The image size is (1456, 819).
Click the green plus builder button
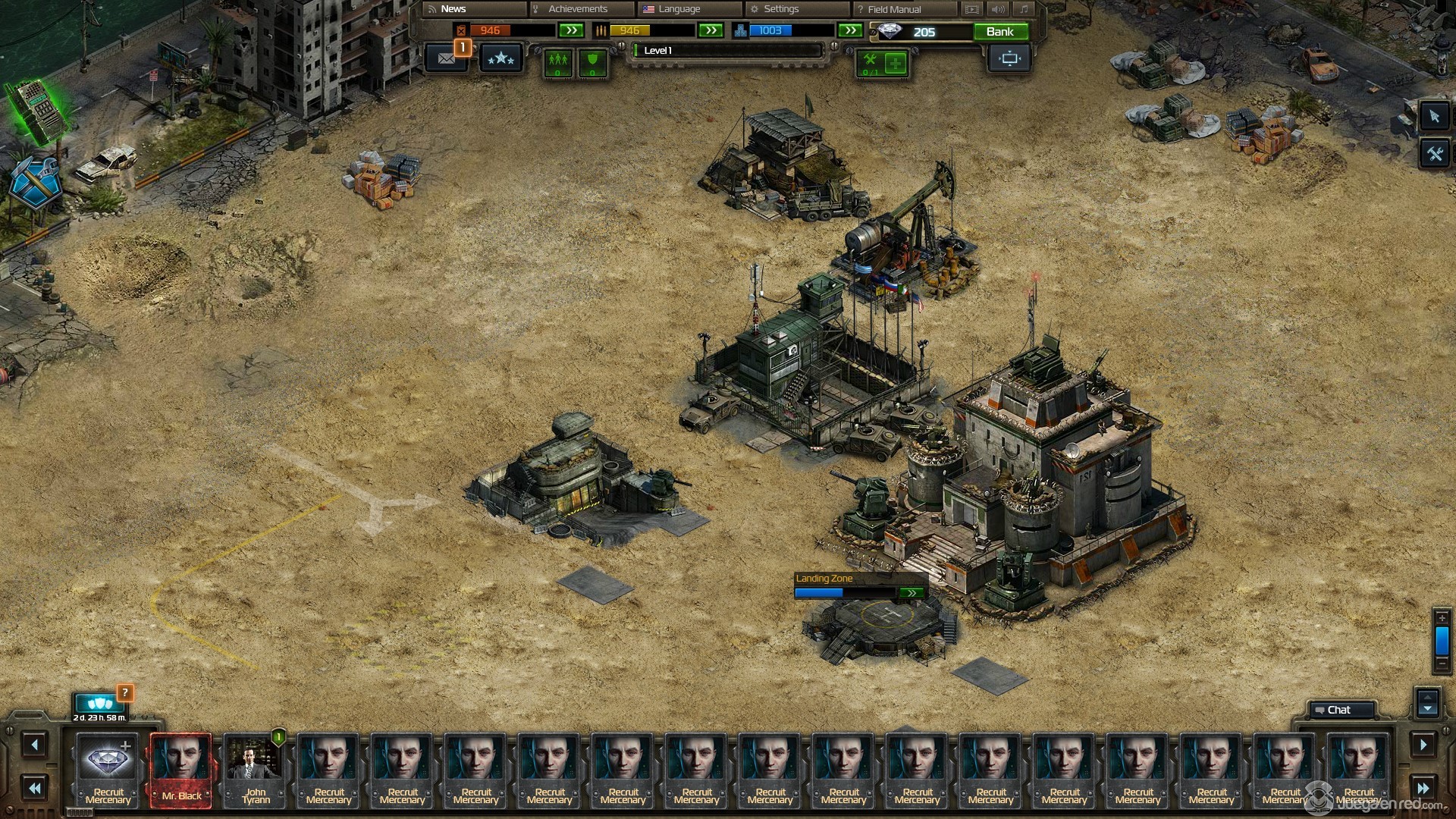pos(896,64)
